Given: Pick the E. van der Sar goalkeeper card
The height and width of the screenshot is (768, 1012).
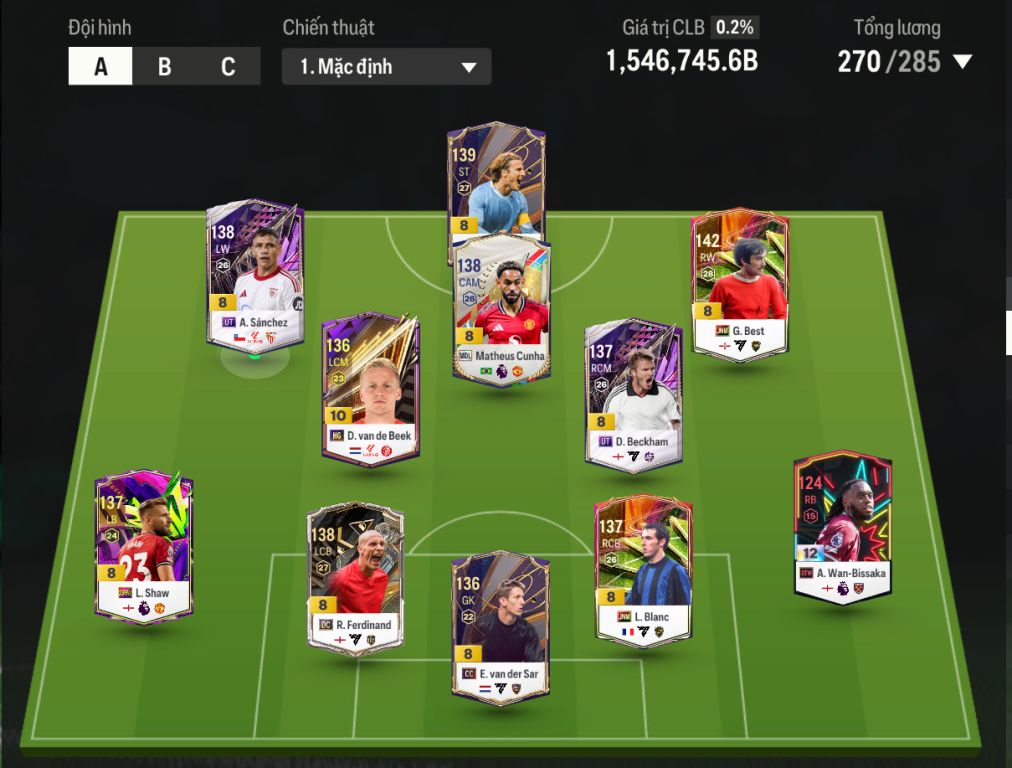Looking at the screenshot, I should coord(500,625).
